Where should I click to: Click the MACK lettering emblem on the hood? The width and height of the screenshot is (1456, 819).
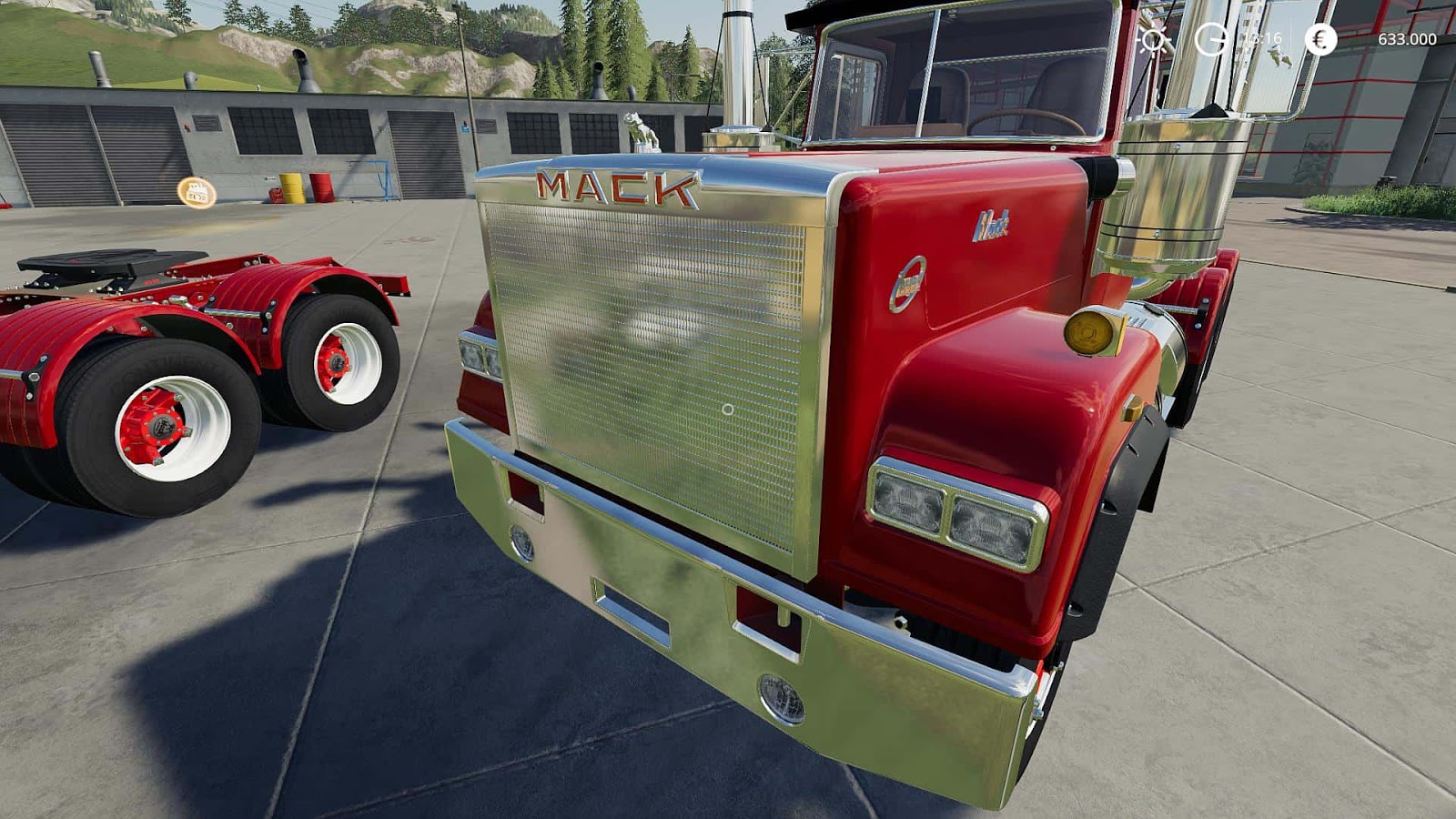pos(614,188)
